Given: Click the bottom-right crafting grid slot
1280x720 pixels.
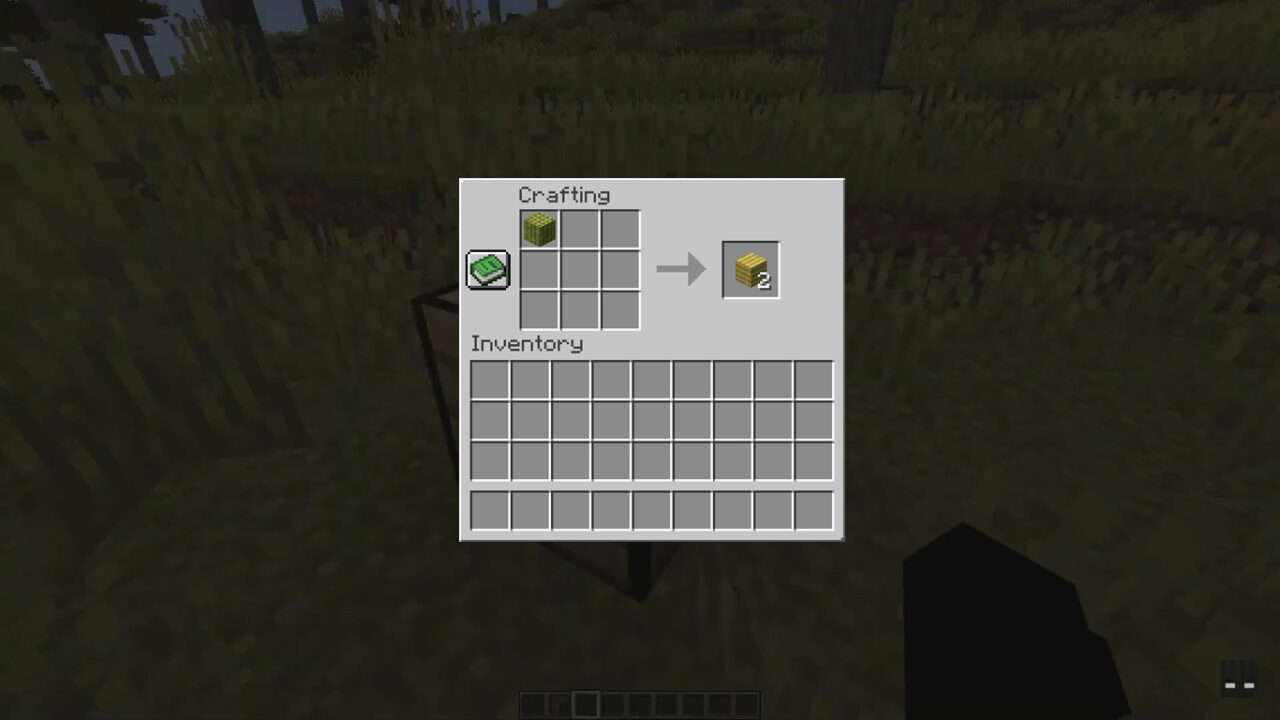Looking at the screenshot, I should tap(619, 309).
